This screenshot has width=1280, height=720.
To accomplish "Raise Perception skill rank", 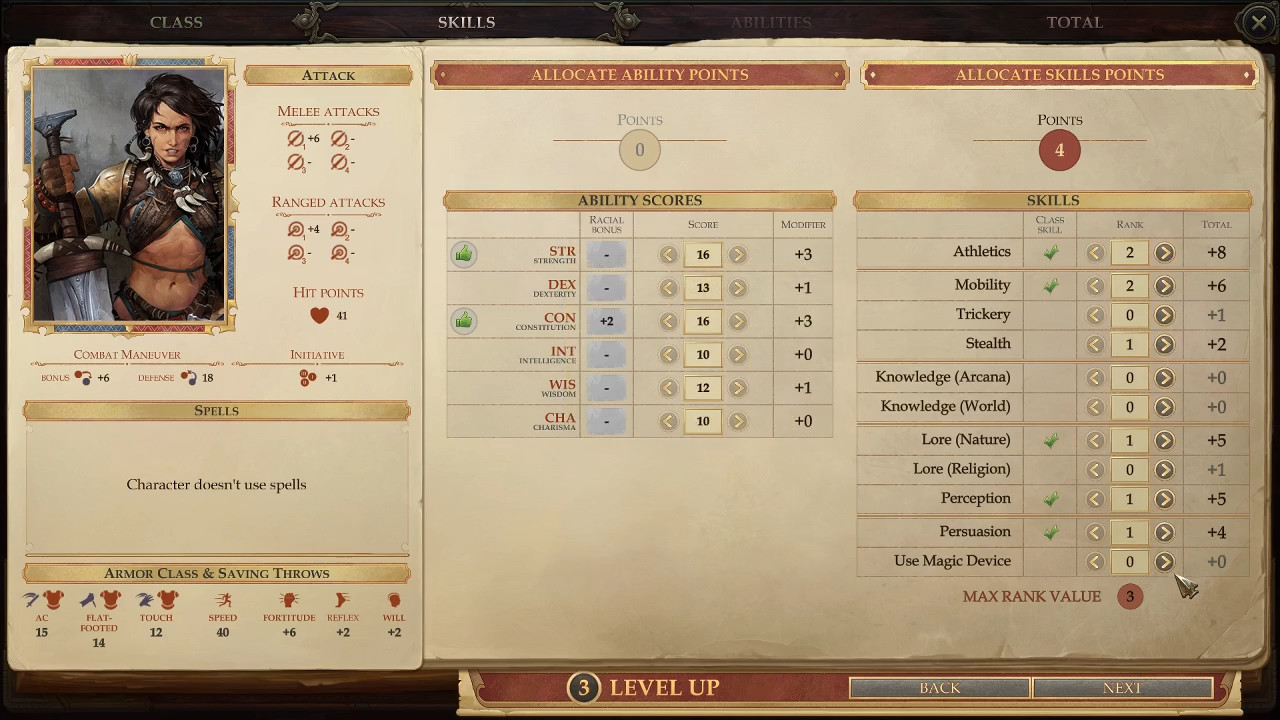I will pos(1164,499).
